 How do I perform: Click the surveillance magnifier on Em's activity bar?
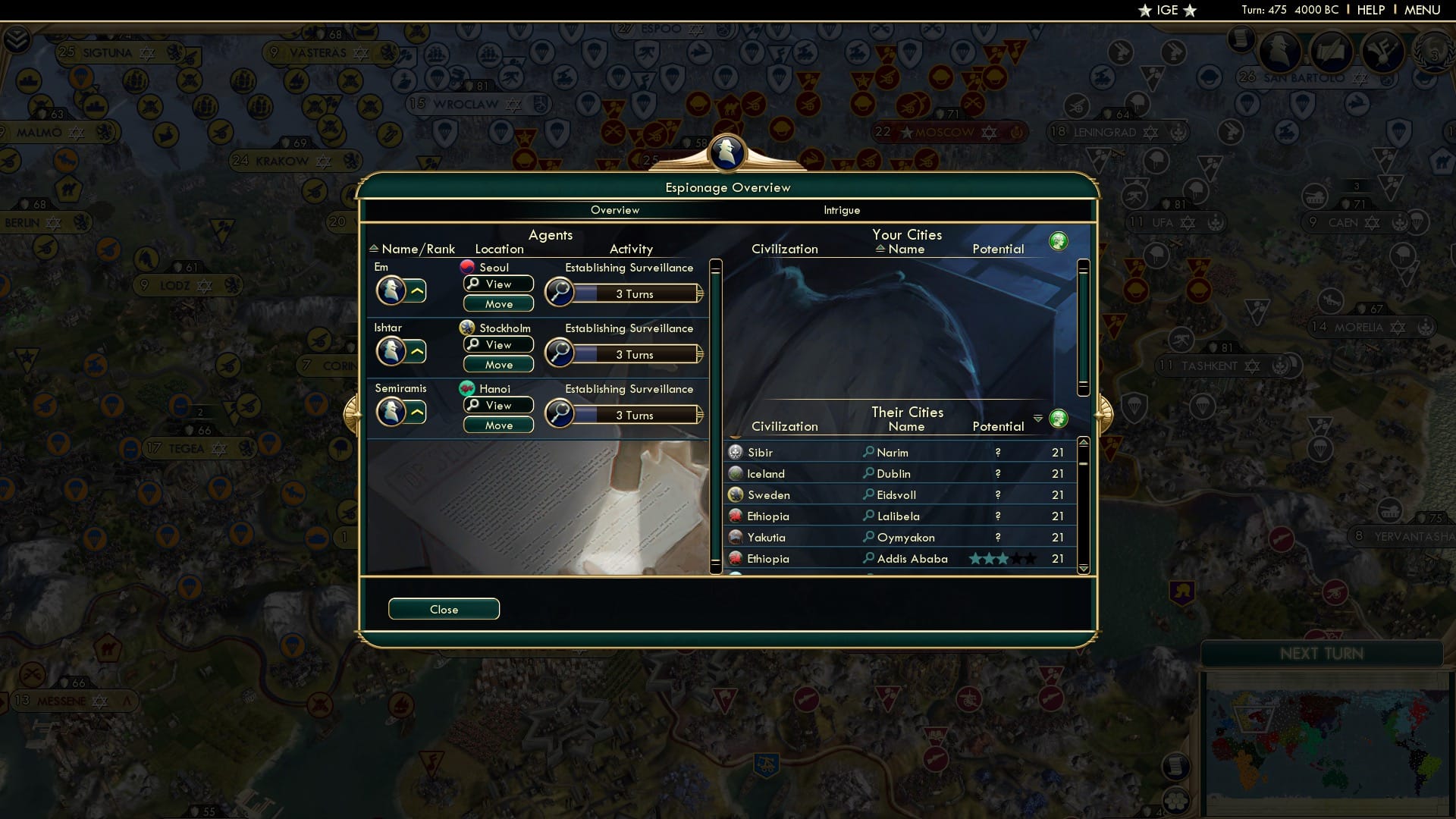point(560,292)
